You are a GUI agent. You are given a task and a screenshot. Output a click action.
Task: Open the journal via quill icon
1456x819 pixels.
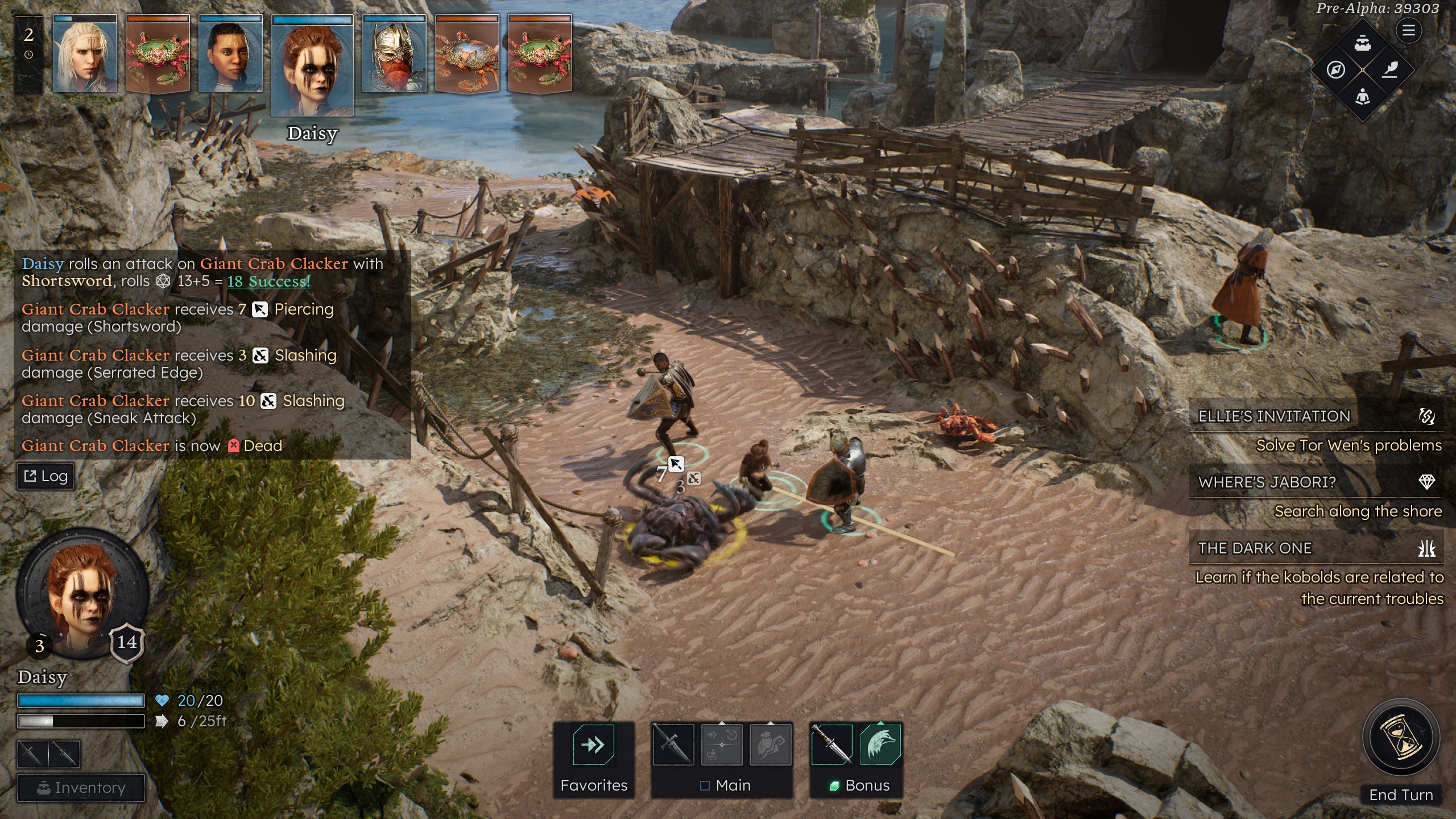coord(1390,71)
